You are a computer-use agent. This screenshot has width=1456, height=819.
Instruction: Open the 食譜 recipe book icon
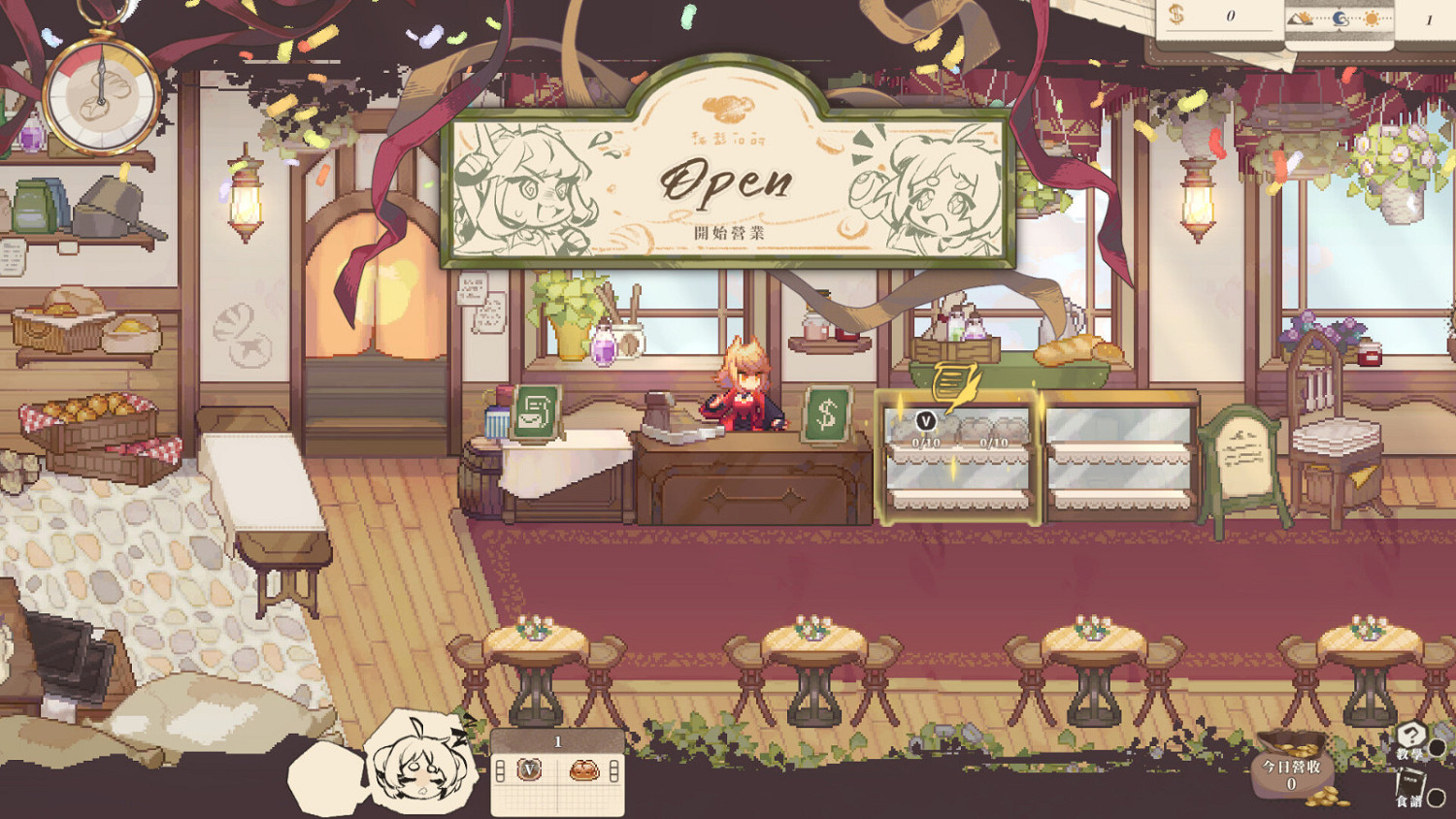[x=1409, y=781]
